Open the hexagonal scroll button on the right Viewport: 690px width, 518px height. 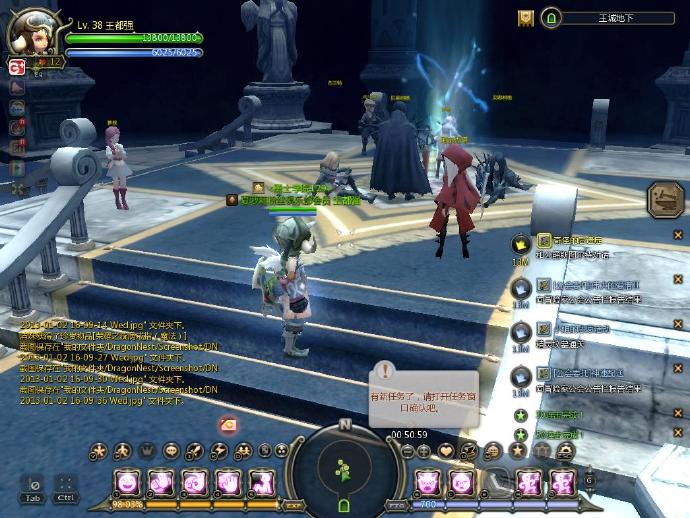click(663, 200)
